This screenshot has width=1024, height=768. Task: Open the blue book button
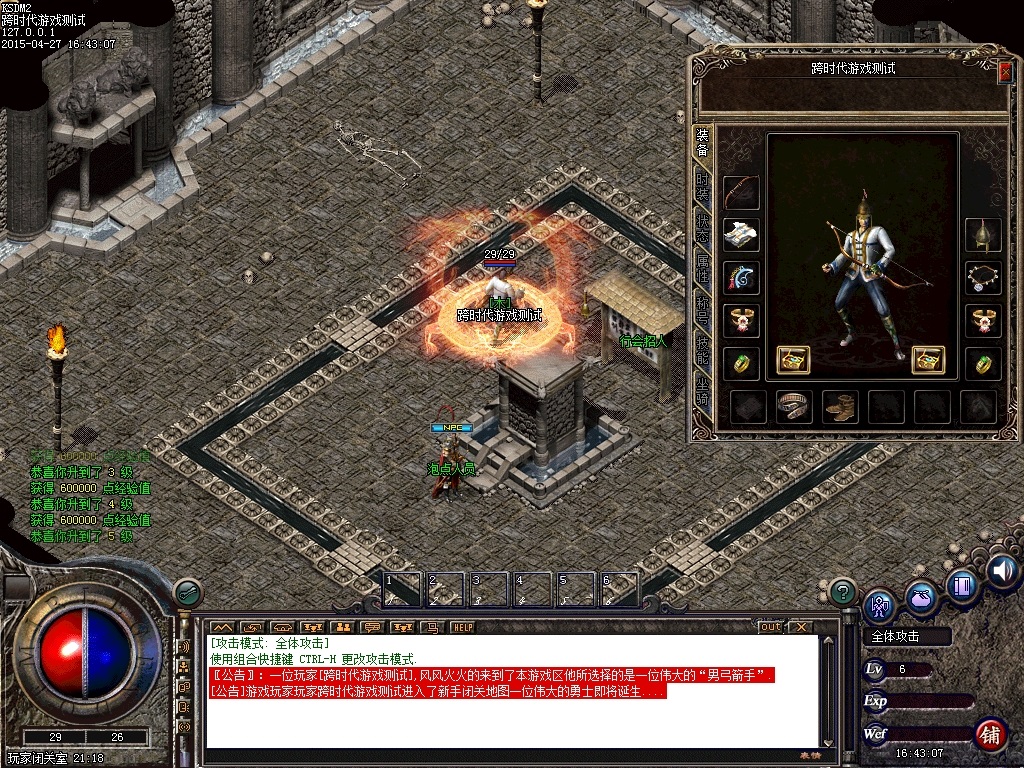tap(961, 586)
